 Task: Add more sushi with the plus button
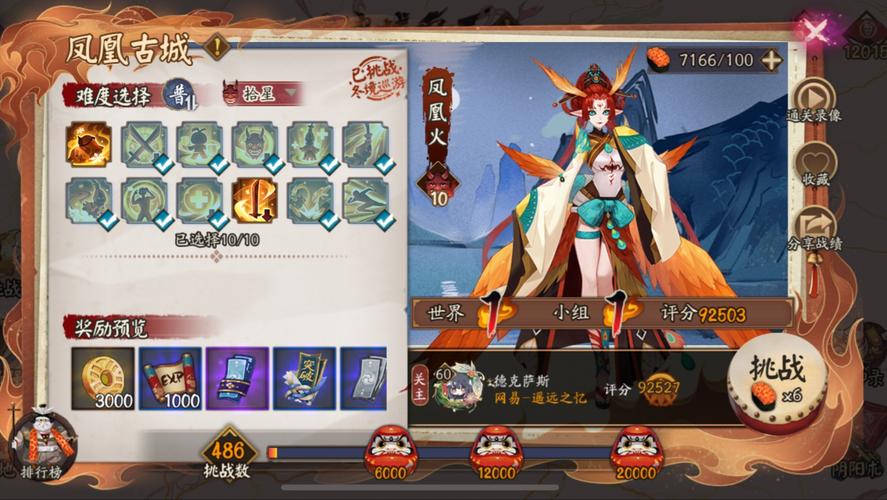pyautogui.click(x=771, y=59)
